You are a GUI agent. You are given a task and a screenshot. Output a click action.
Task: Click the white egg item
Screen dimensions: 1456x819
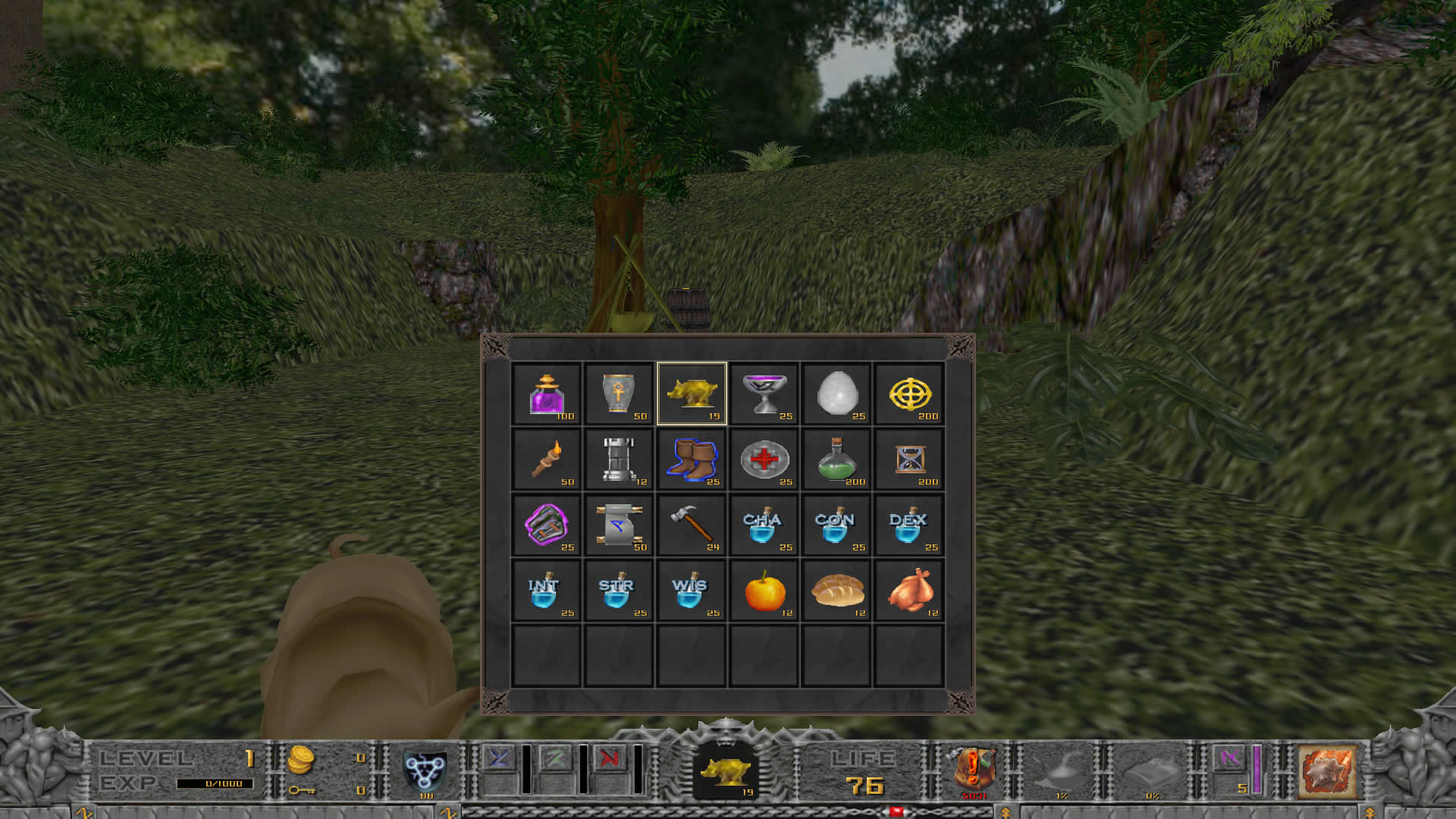click(837, 394)
